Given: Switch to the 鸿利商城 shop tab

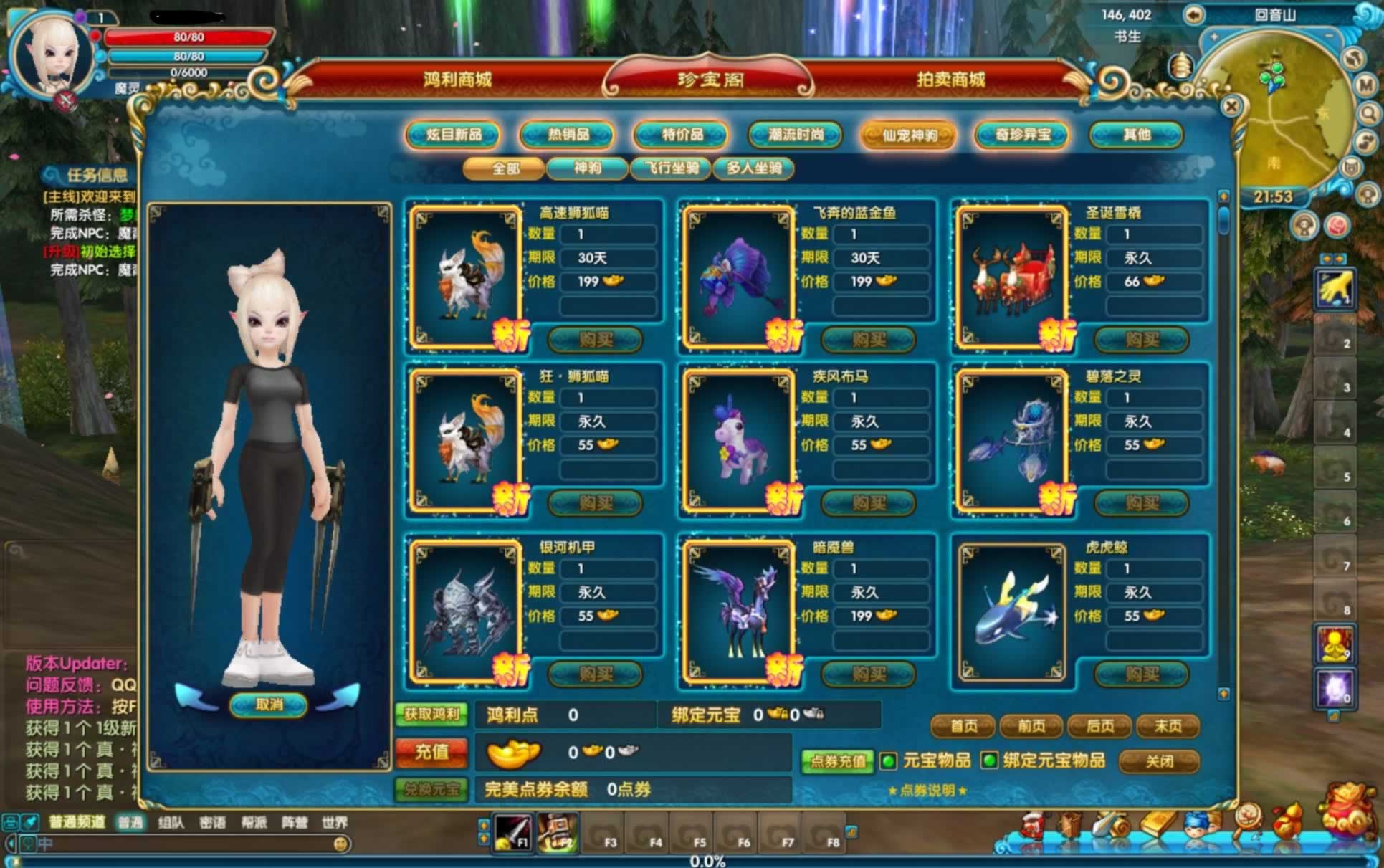Looking at the screenshot, I should pyautogui.click(x=457, y=80).
